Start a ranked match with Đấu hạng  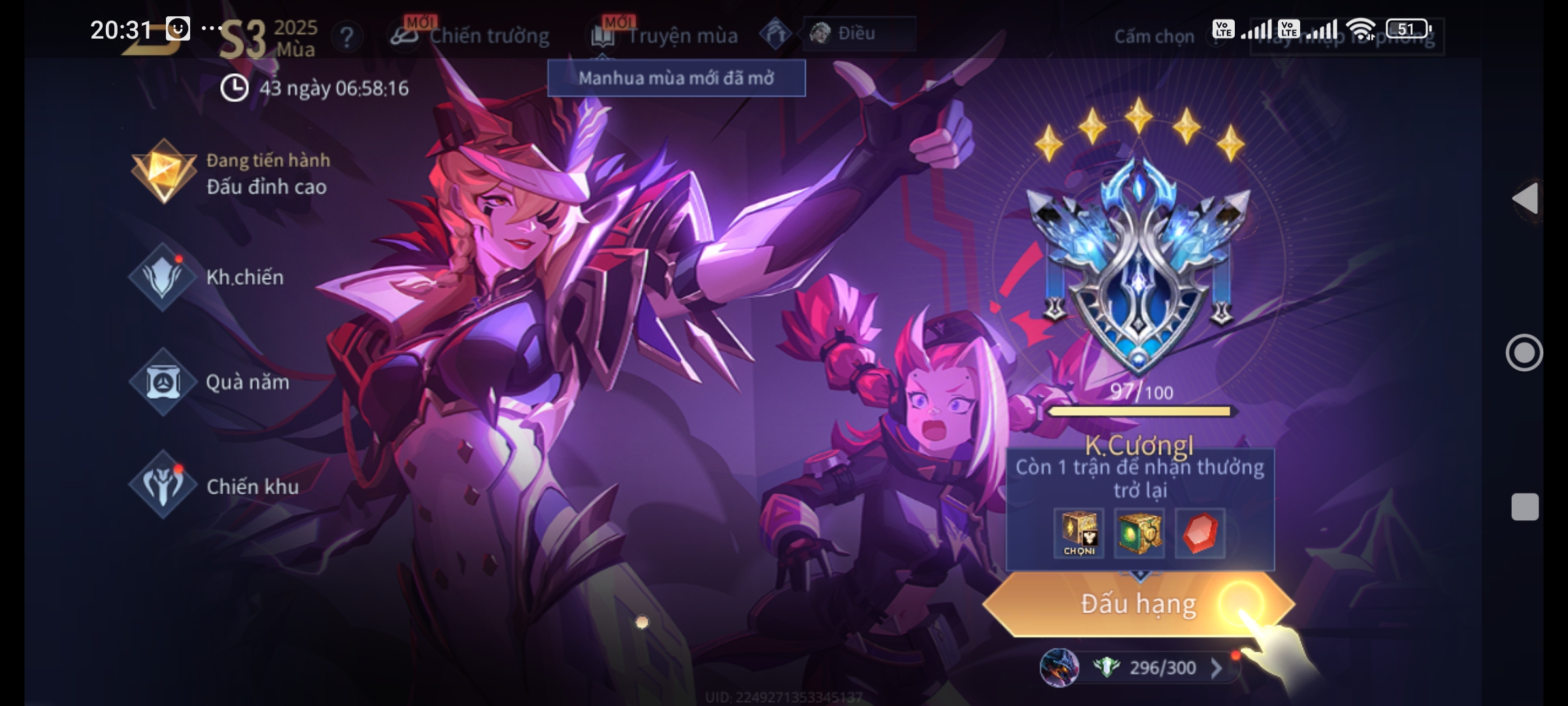[x=1137, y=604]
